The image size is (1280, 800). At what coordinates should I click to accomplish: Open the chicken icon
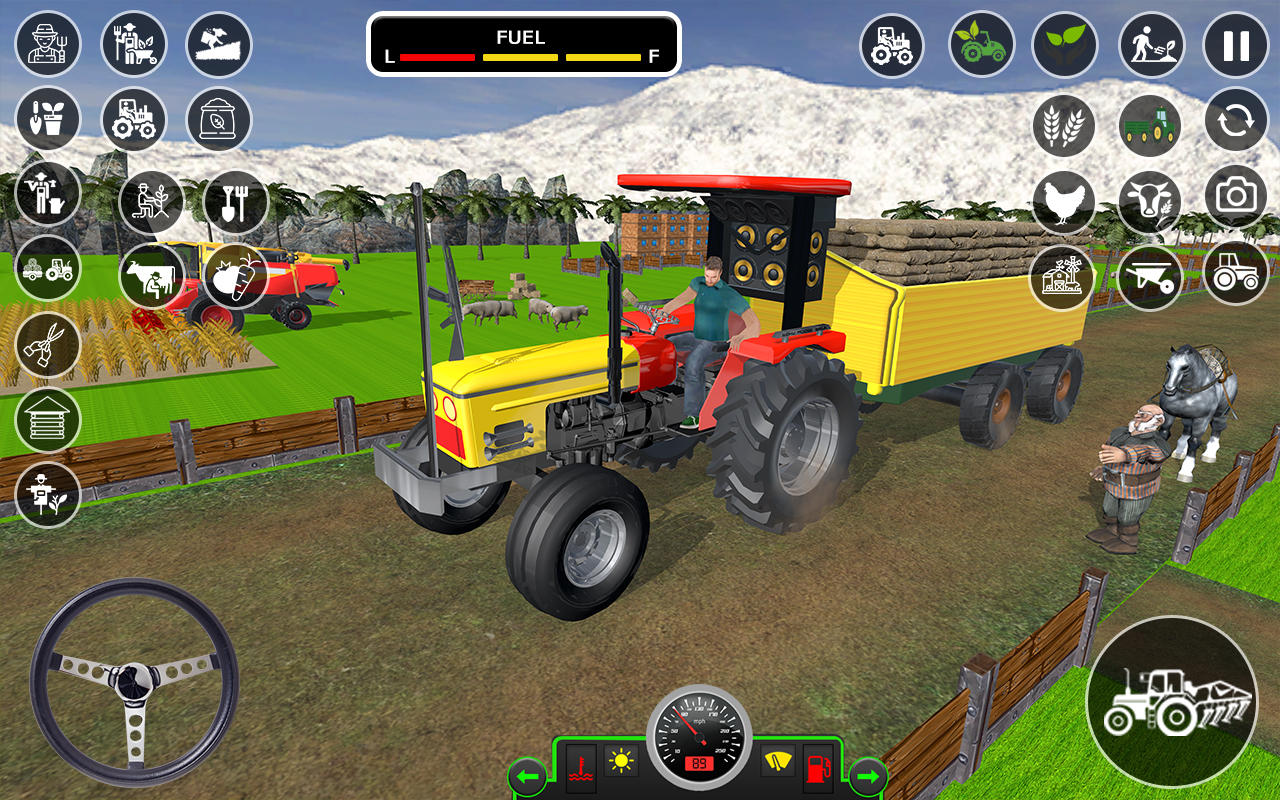click(x=1064, y=201)
